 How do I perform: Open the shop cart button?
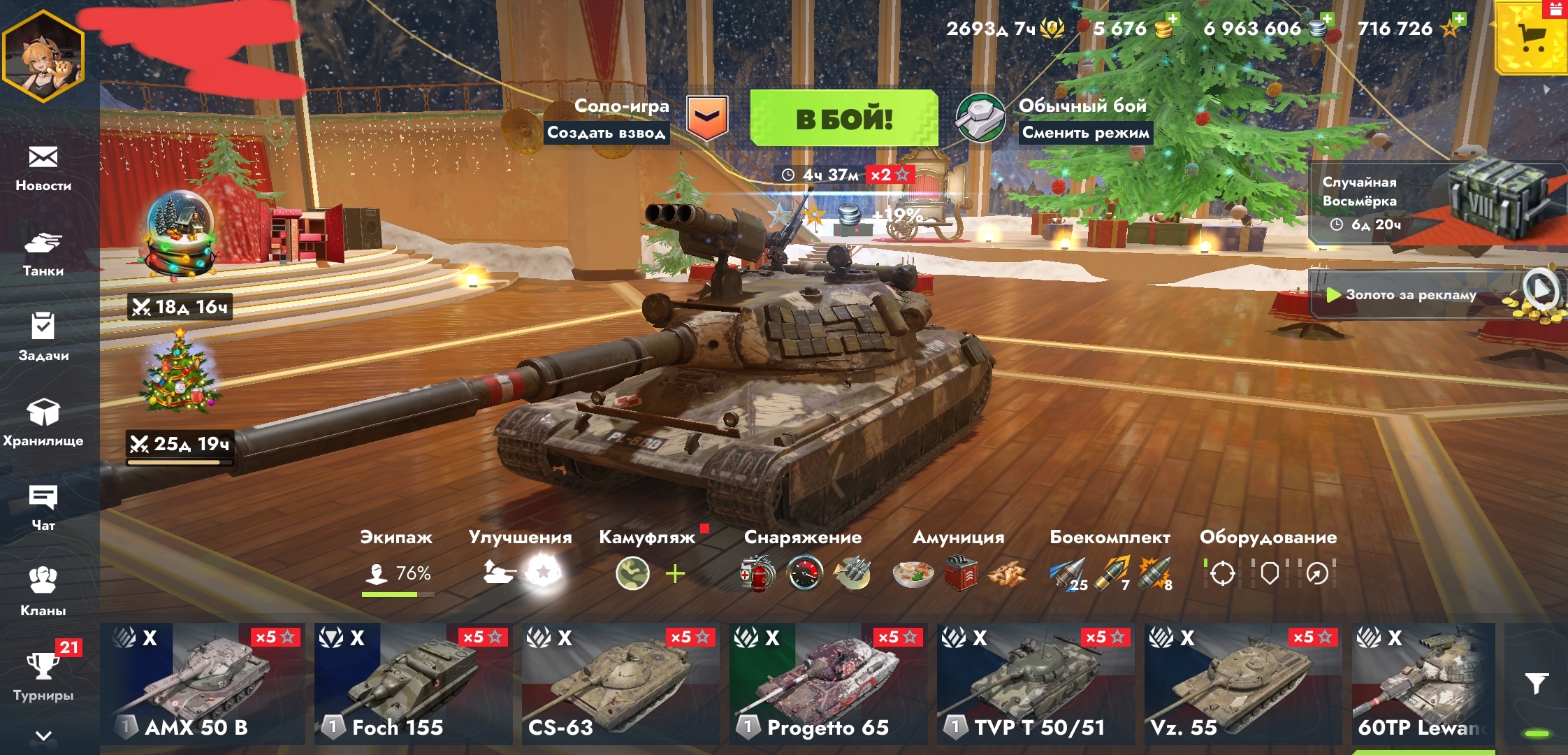coord(1532,38)
